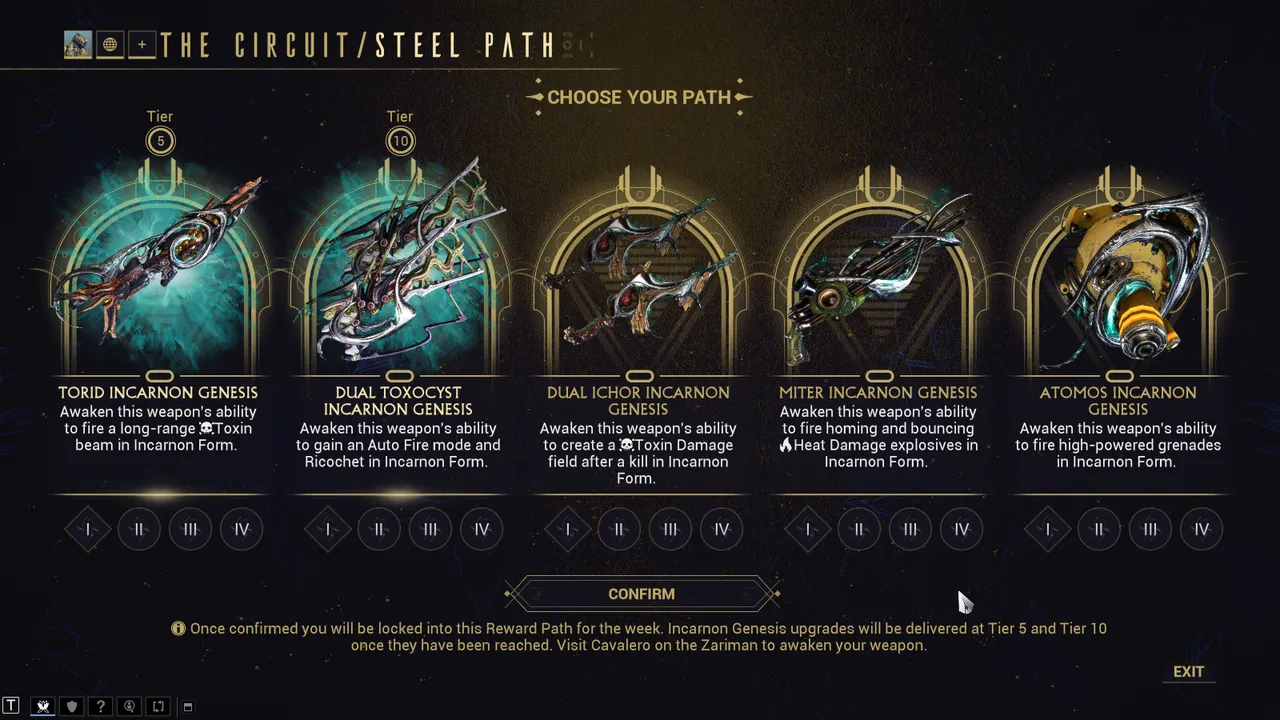Click the right arrow beside the Confirm button
1280x720 pixels.
[775, 594]
